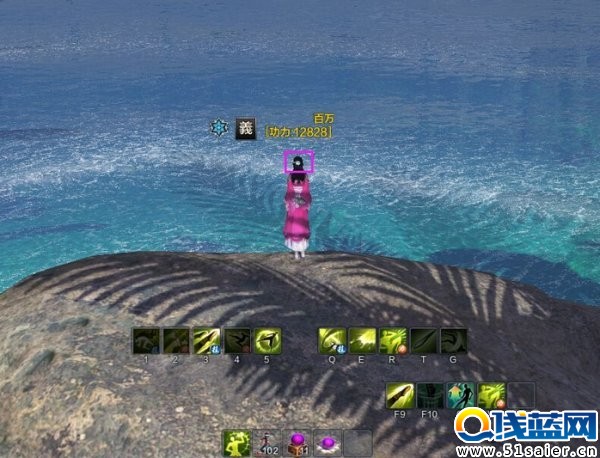Activate the E hotkey slash skill
Screen dimensions: 600x458
coord(362,341)
